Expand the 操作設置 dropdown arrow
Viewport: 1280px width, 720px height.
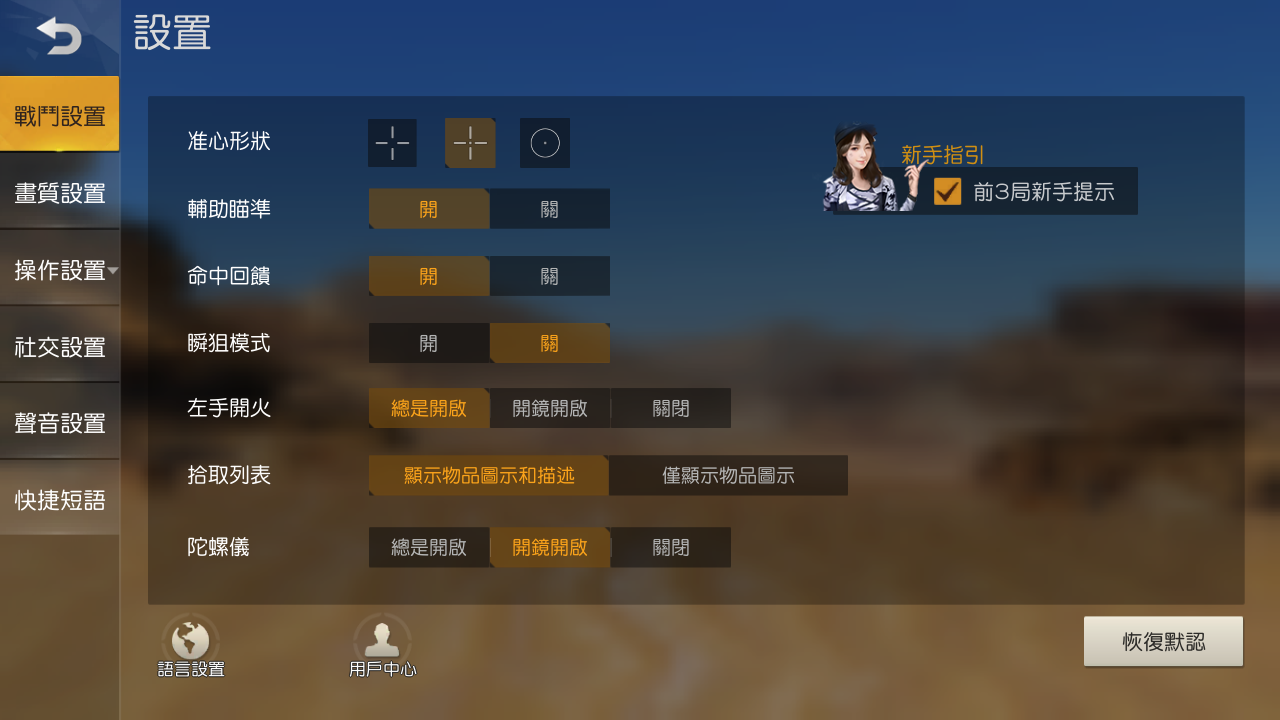(113, 270)
